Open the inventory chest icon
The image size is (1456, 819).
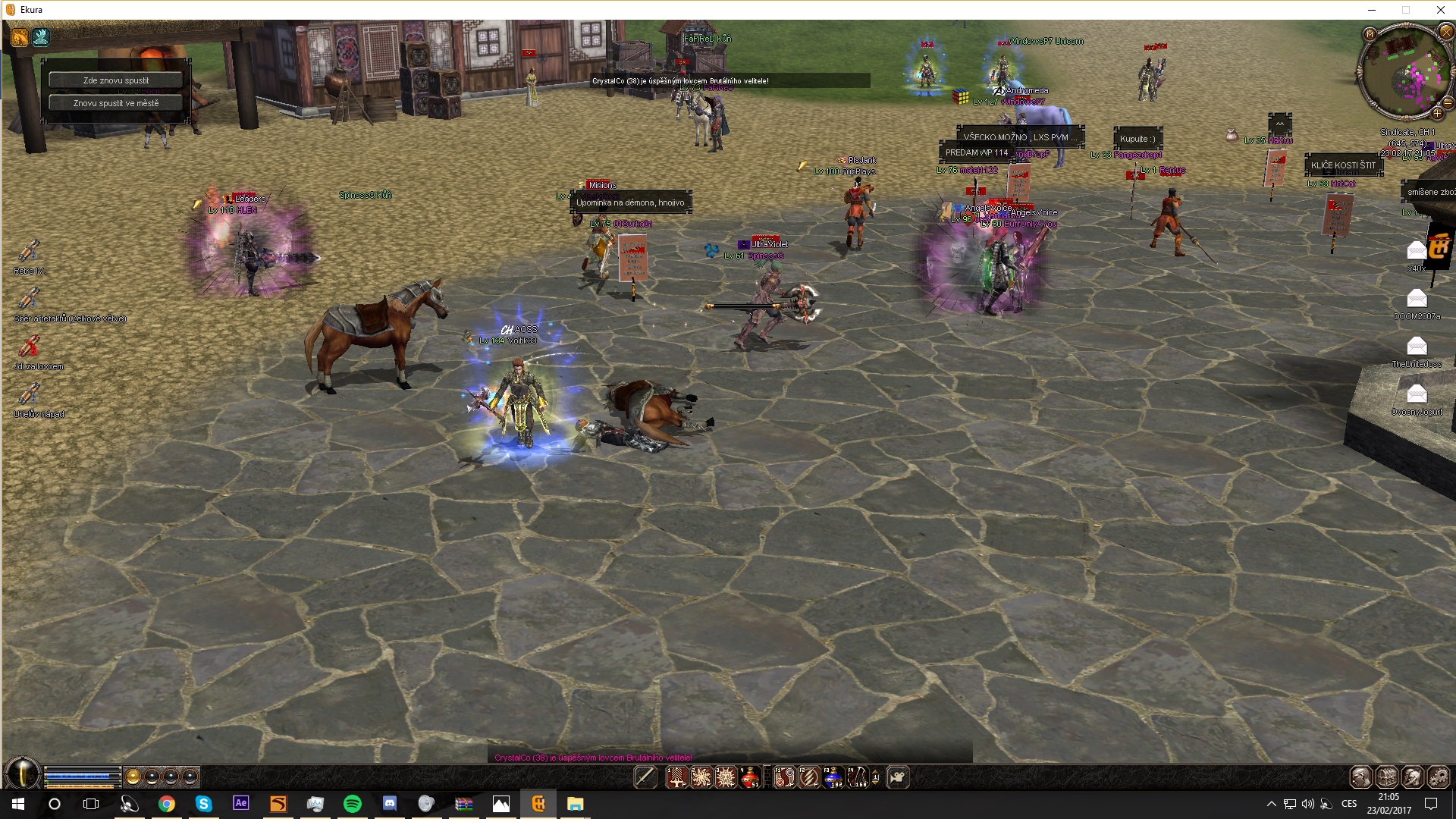(x=1387, y=777)
